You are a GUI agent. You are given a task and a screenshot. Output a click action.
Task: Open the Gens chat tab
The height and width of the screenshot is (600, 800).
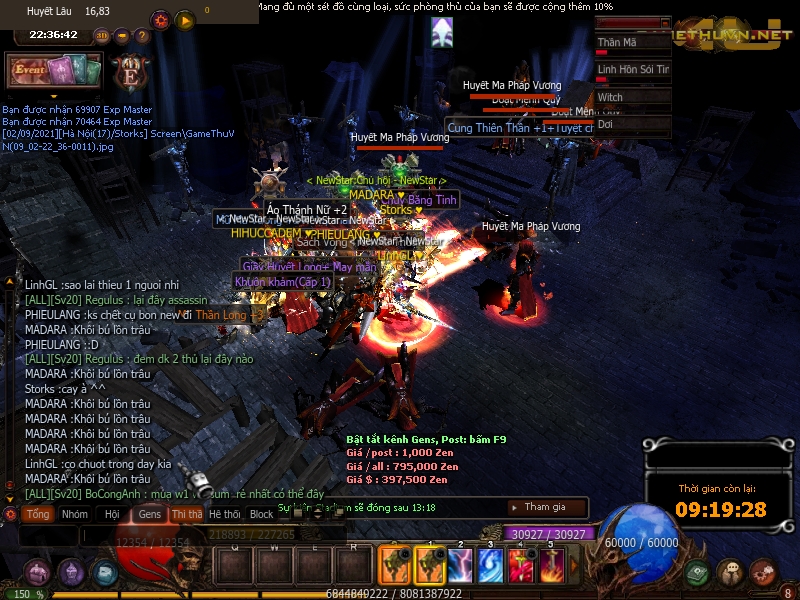149,514
